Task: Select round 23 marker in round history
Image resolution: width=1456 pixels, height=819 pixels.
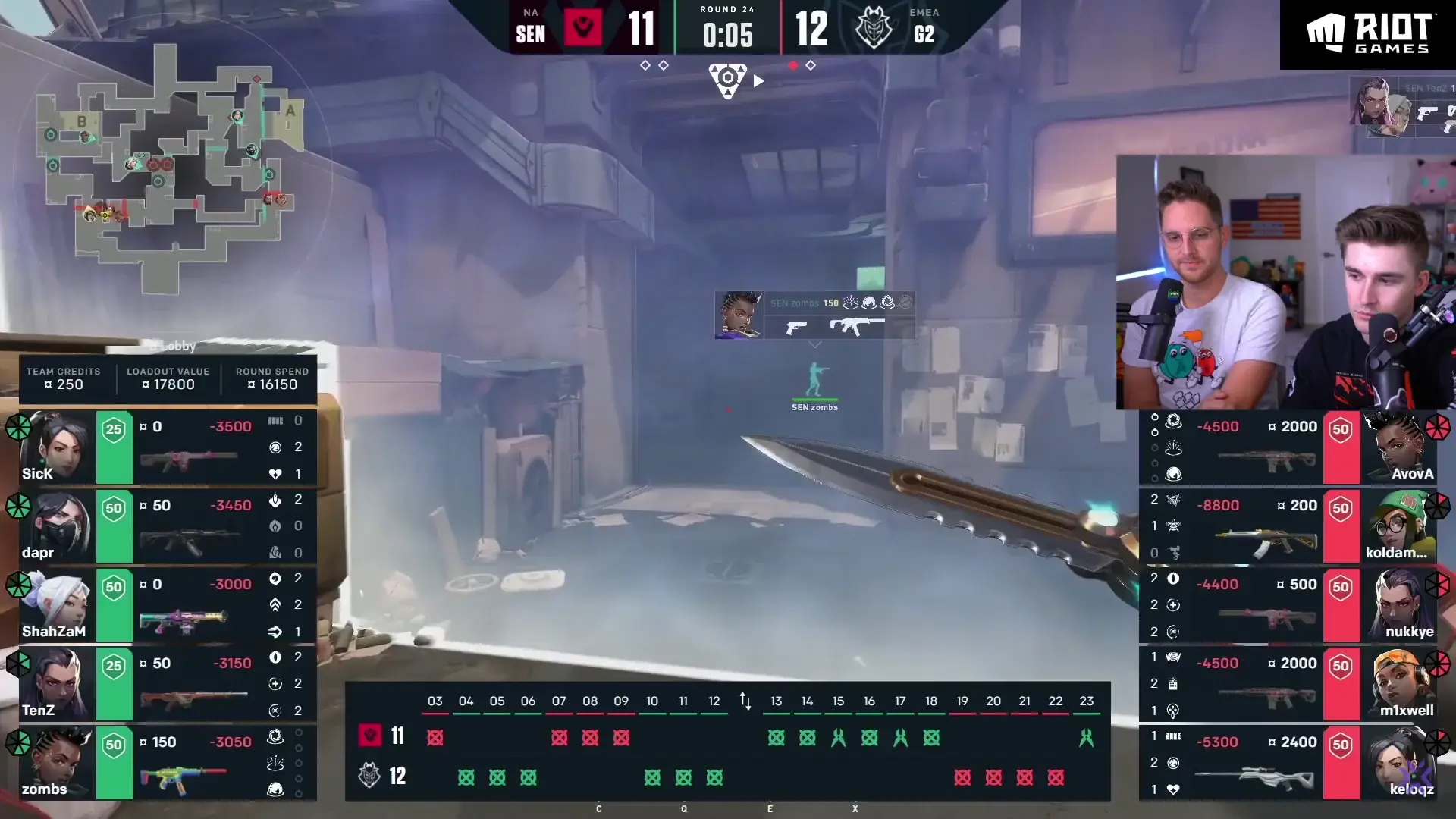Action: click(1086, 701)
